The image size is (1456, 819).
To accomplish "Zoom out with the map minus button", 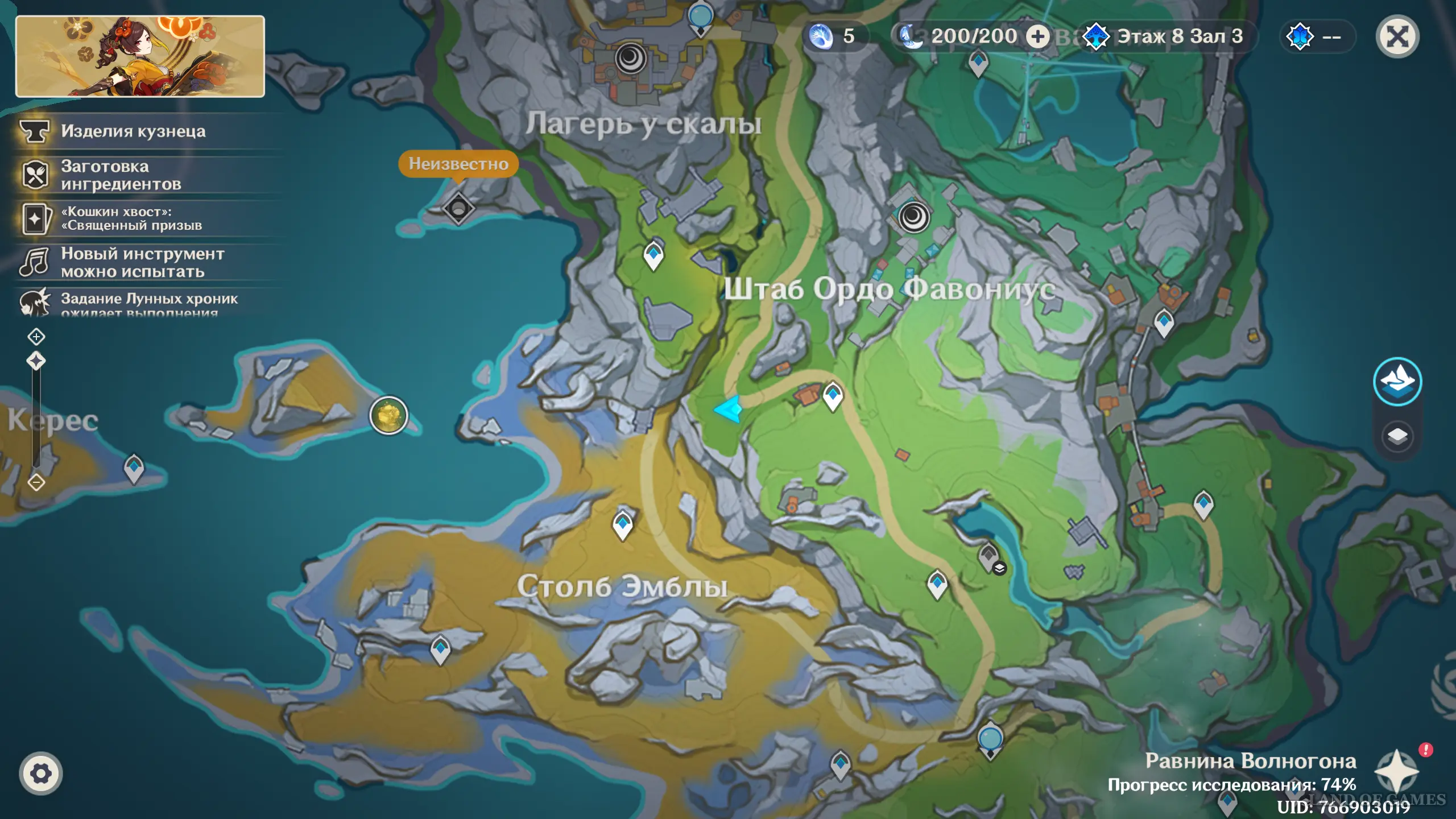I will 36,483.
